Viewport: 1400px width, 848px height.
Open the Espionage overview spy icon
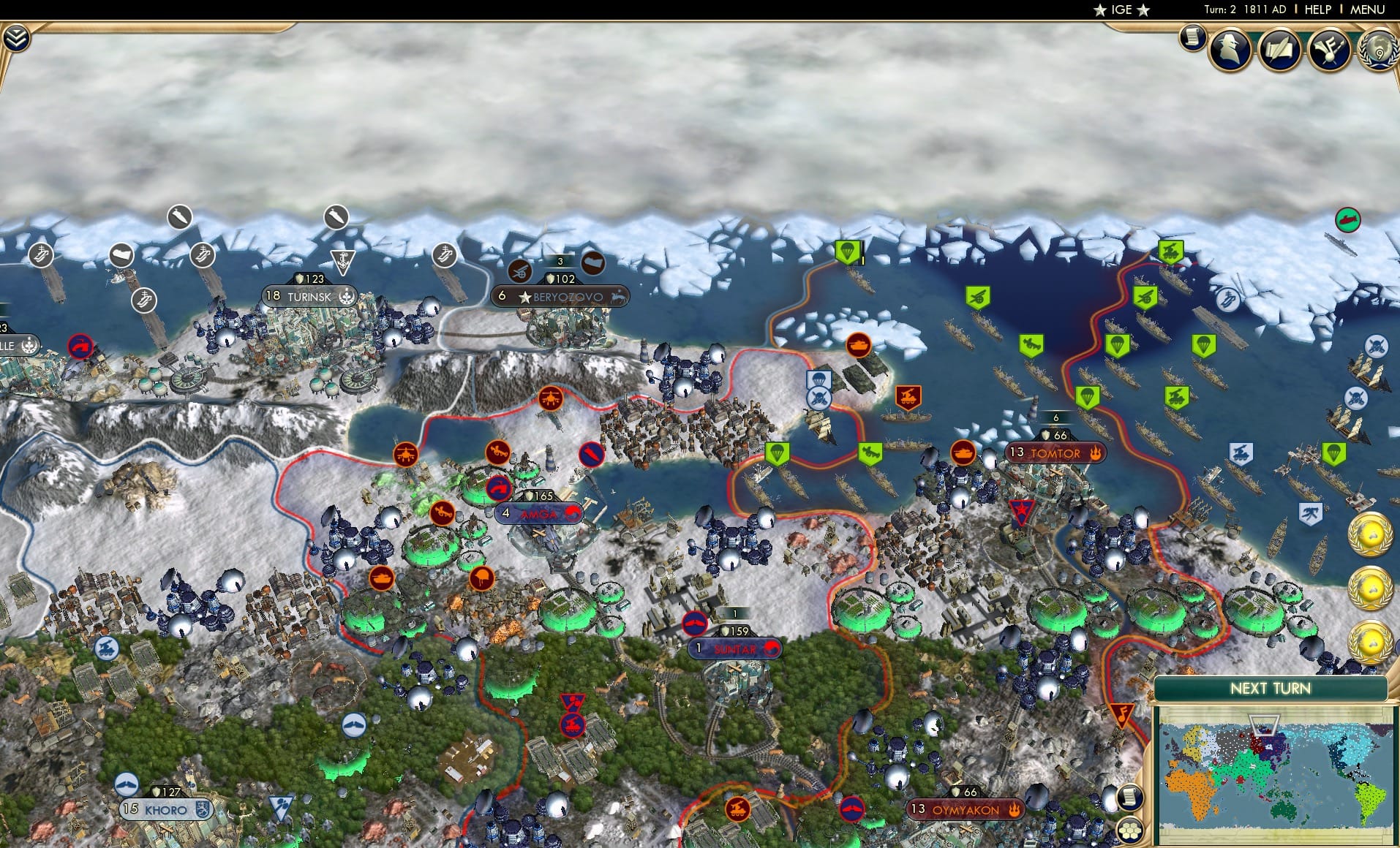coord(1232,51)
